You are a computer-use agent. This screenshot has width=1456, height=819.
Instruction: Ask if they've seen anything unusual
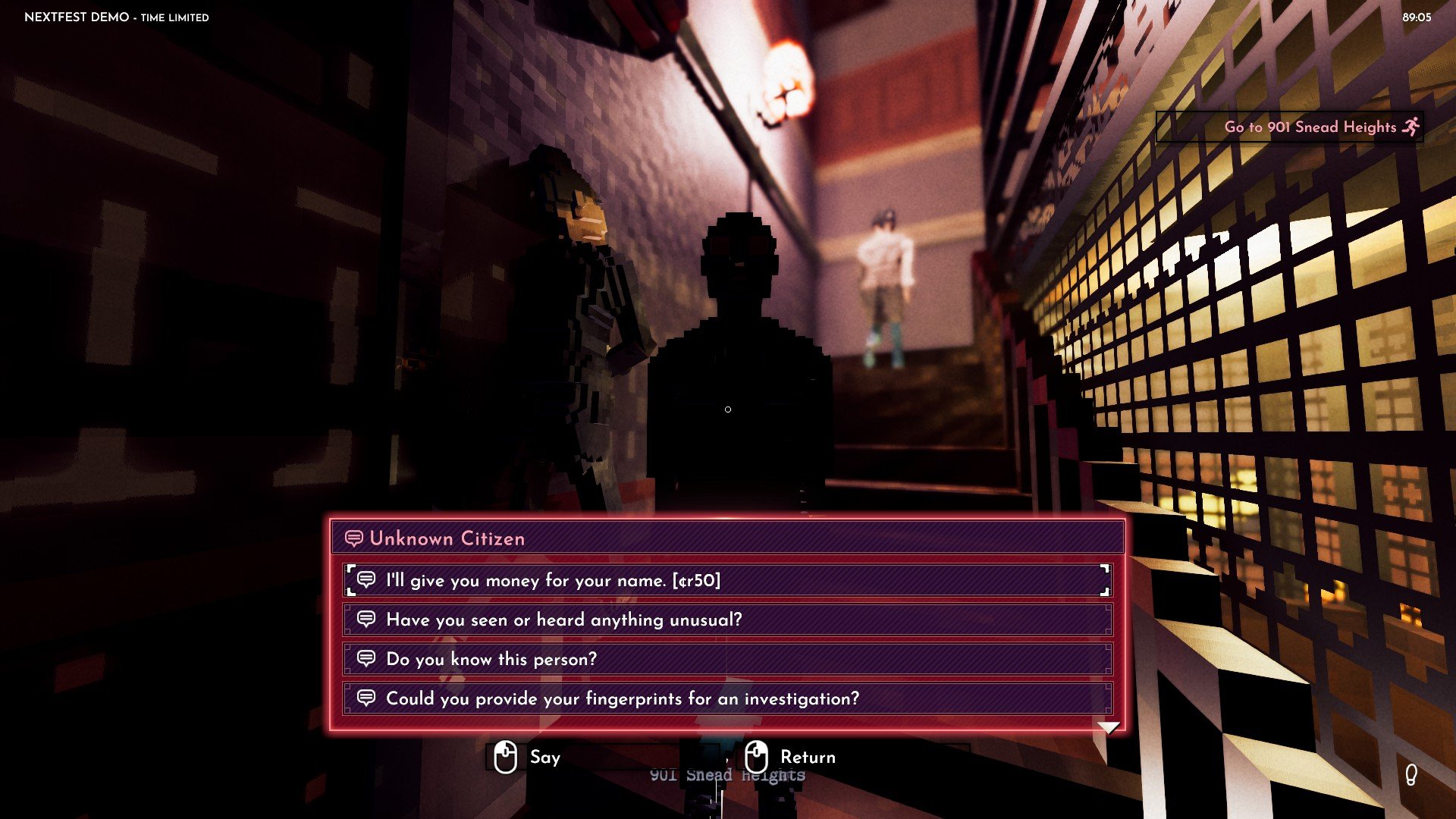tap(726, 620)
